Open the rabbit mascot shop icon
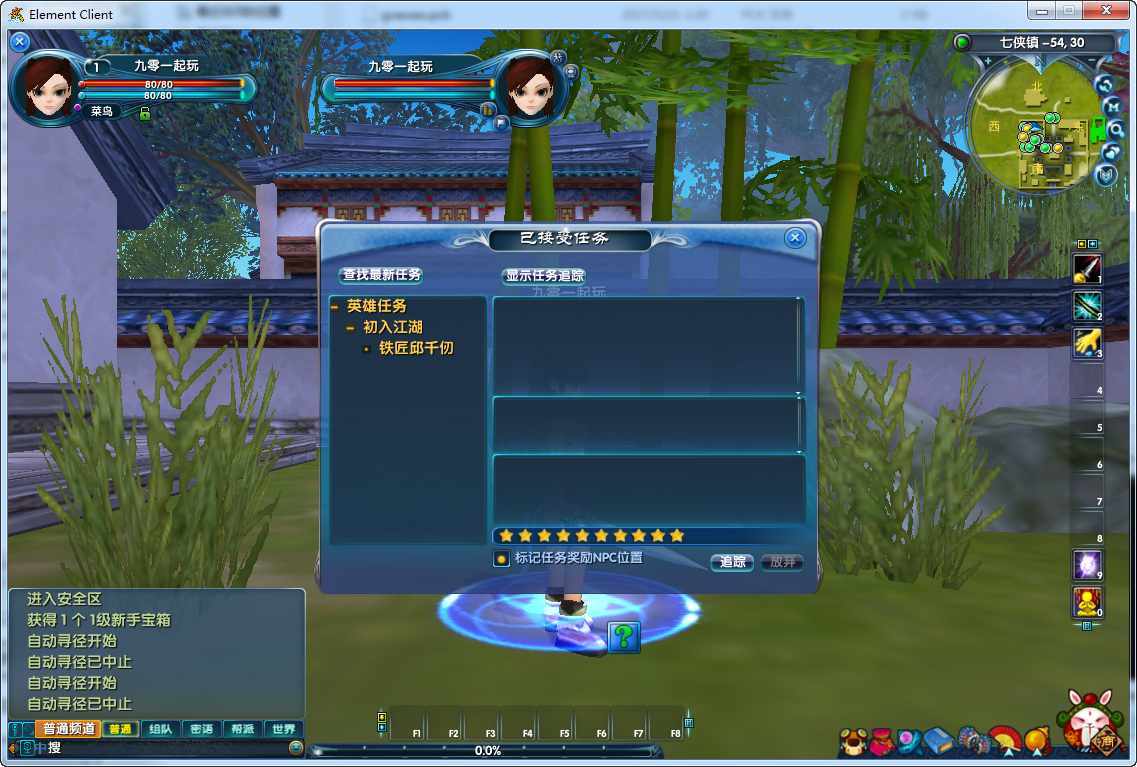Viewport: 1137px width, 767px height. click(1090, 722)
